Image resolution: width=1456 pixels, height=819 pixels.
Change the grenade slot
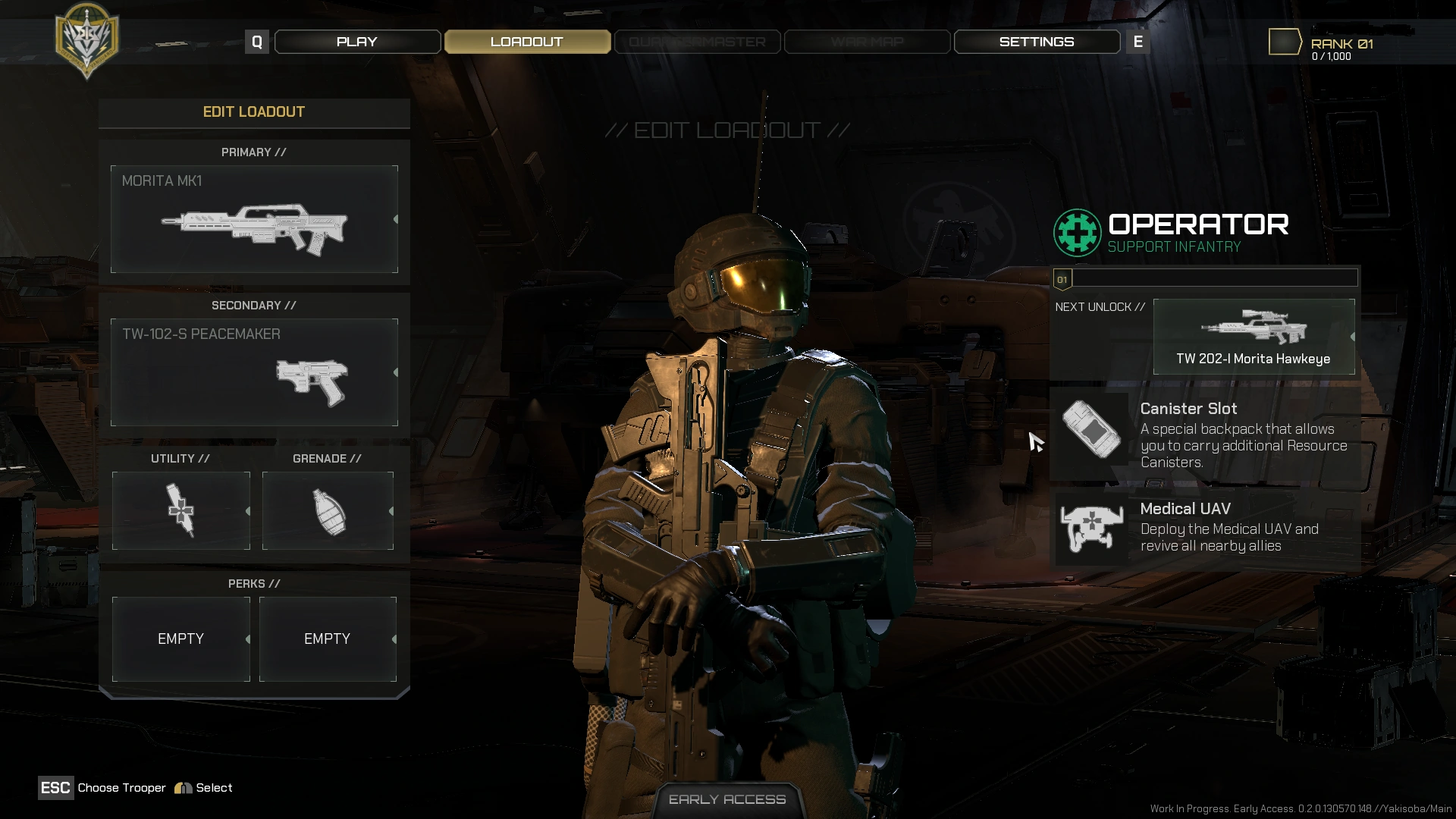328,510
